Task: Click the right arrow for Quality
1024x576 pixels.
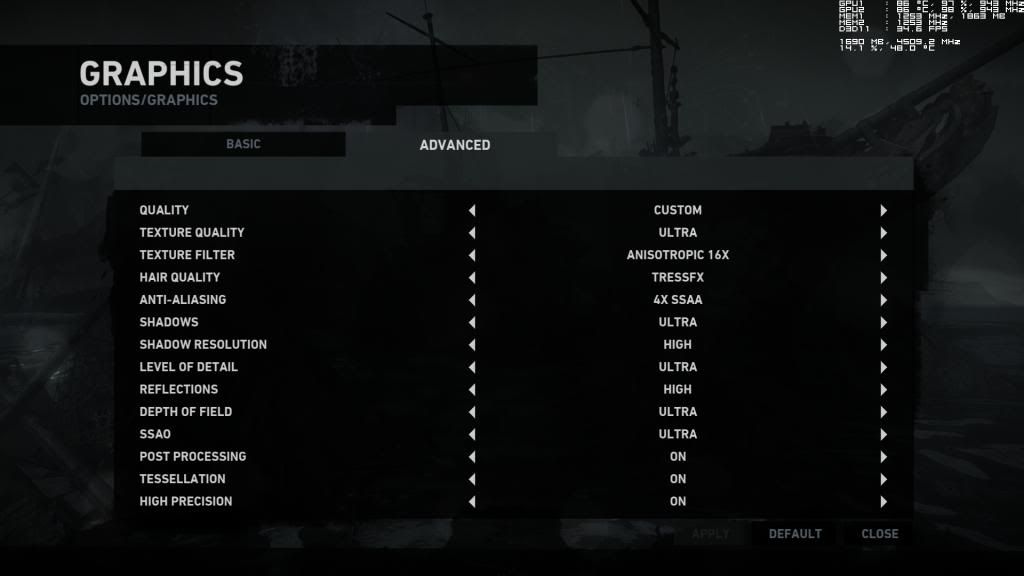Action: tap(884, 210)
